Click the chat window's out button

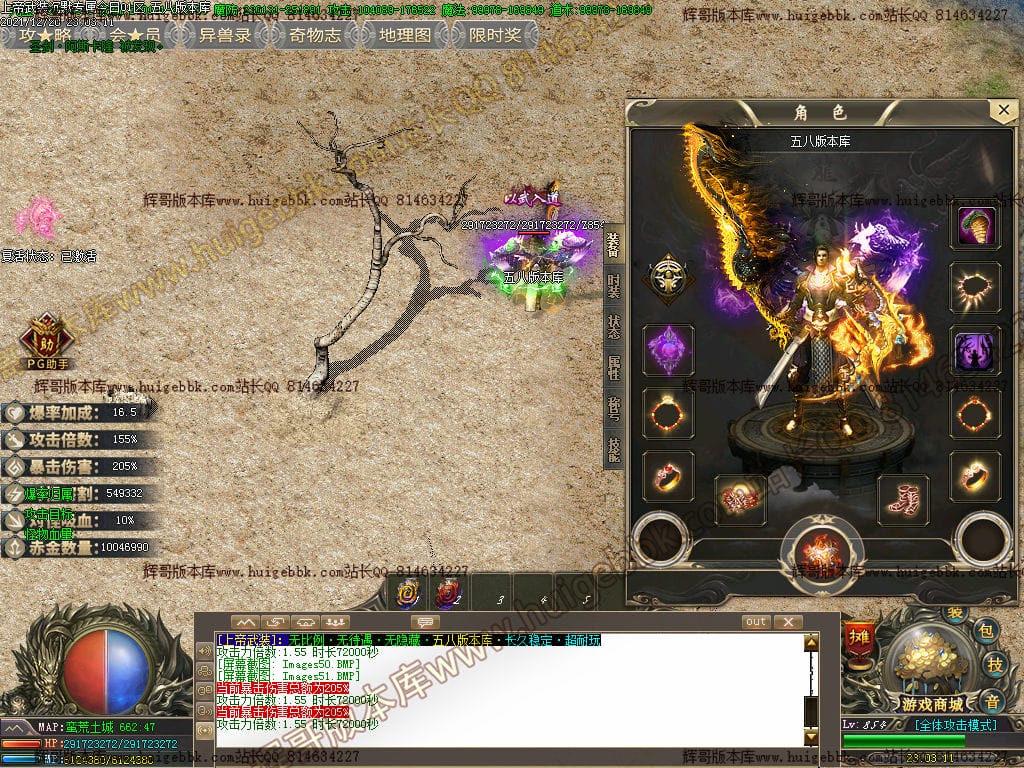[756, 622]
